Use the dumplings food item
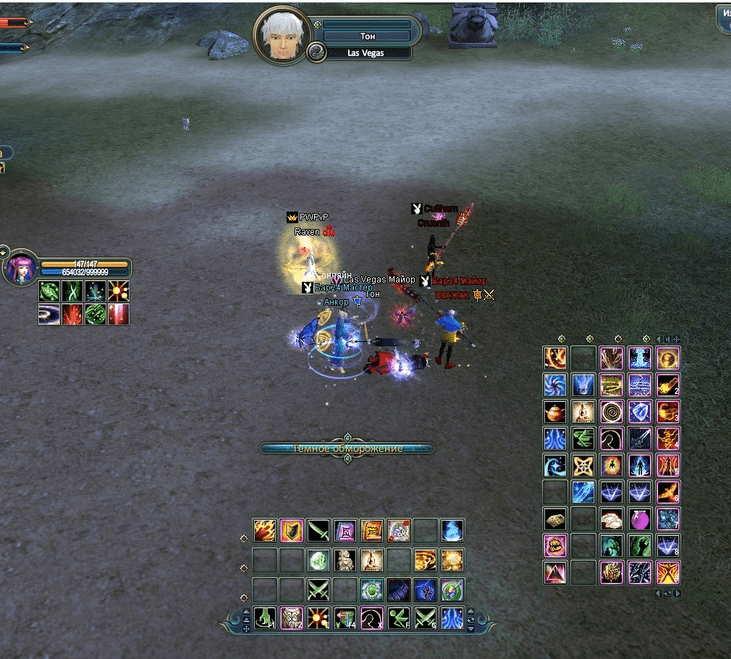The height and width of the screenshot is (659, 731). coord(611,519)
